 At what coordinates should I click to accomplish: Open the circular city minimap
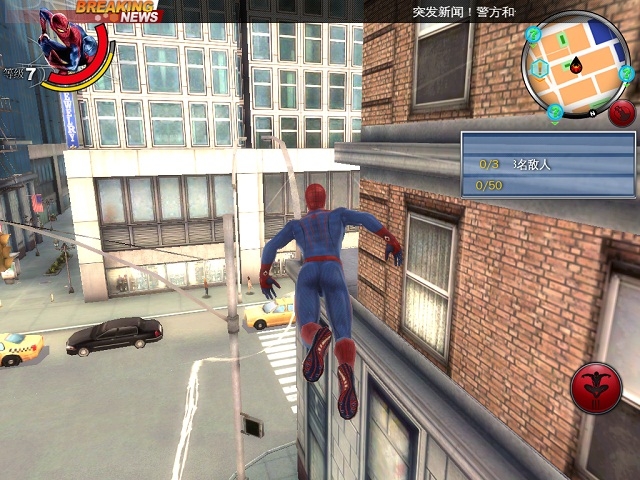click(x=575, y=65)
